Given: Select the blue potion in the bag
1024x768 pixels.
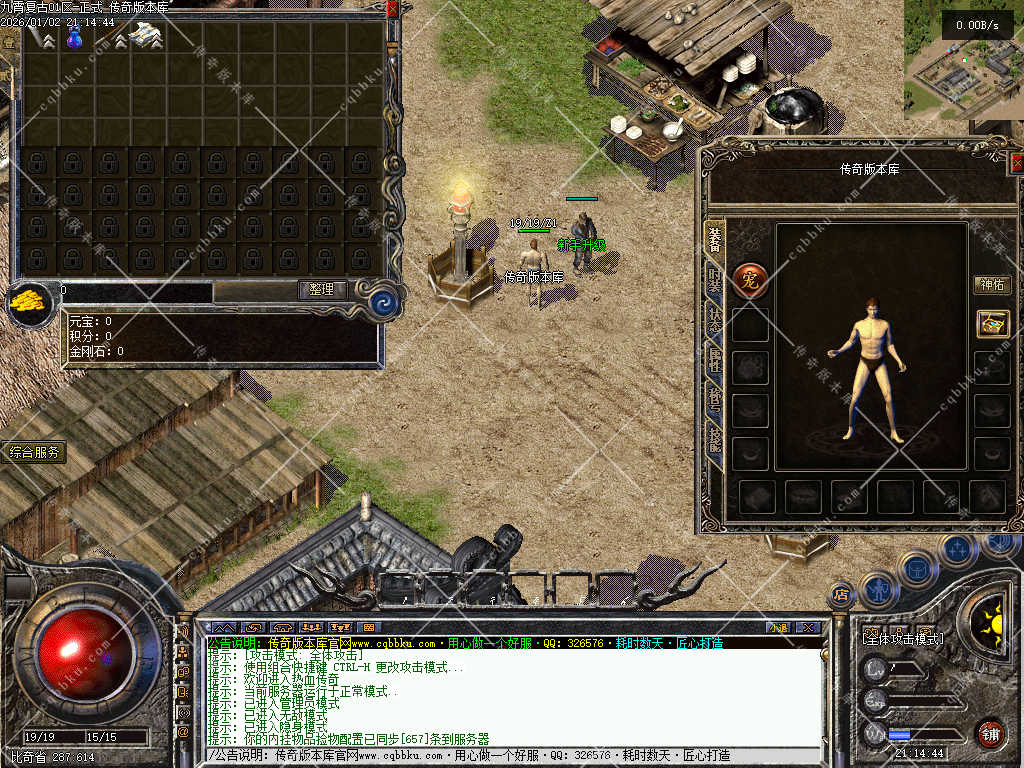Looking at the screenshot, I should point(73,38).
